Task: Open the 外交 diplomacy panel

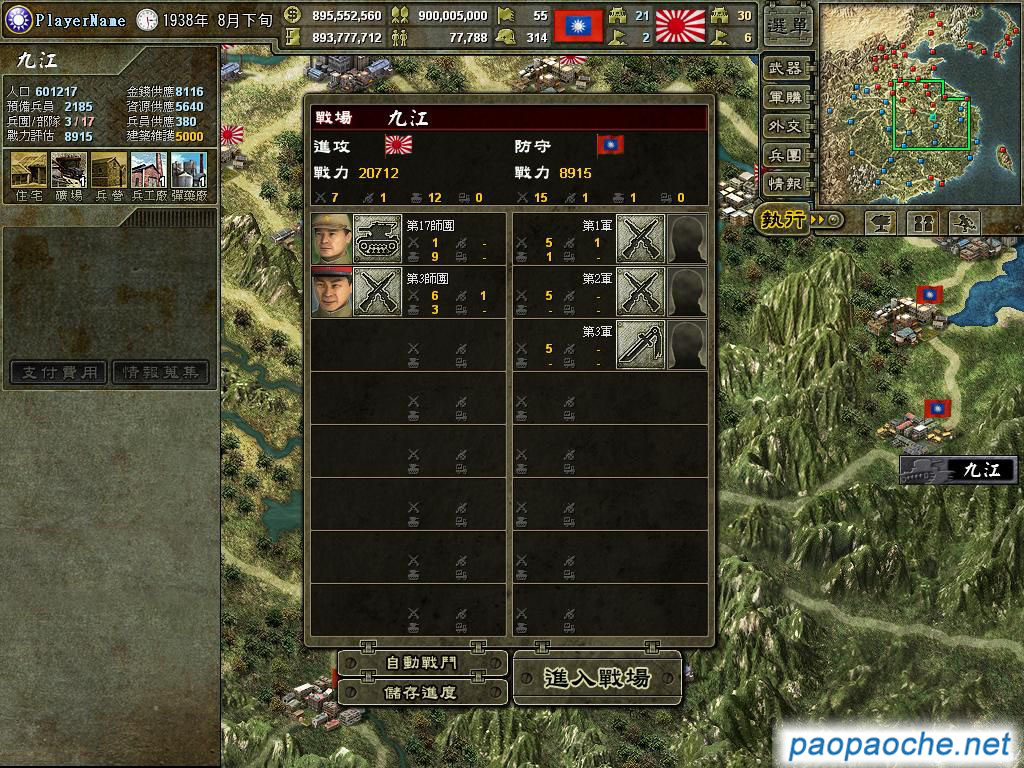Action: (786, 127)
